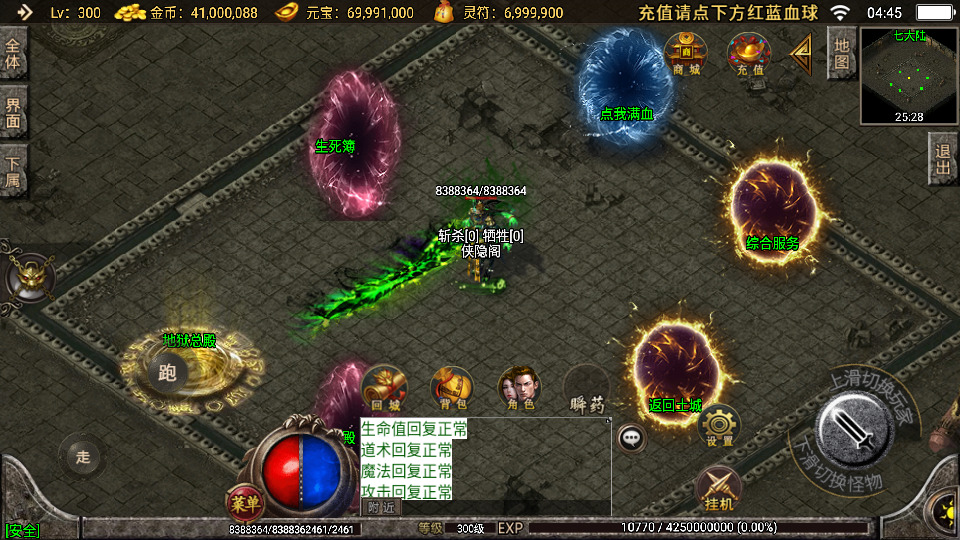This screenshot has height=540, width=960.
Task: Select the 附近 nearby chat tab
Action: [380, 507]
